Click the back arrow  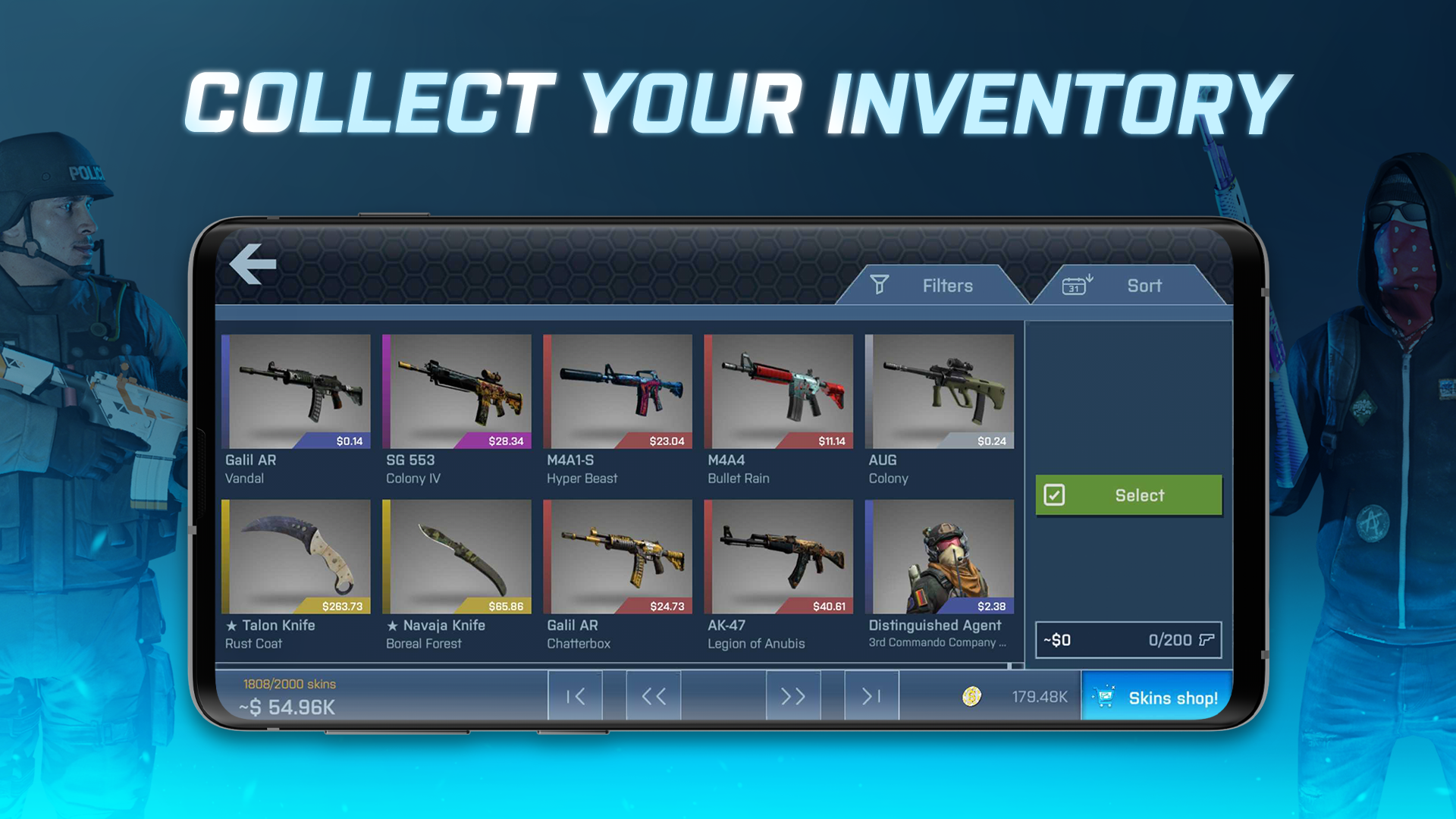254,263
